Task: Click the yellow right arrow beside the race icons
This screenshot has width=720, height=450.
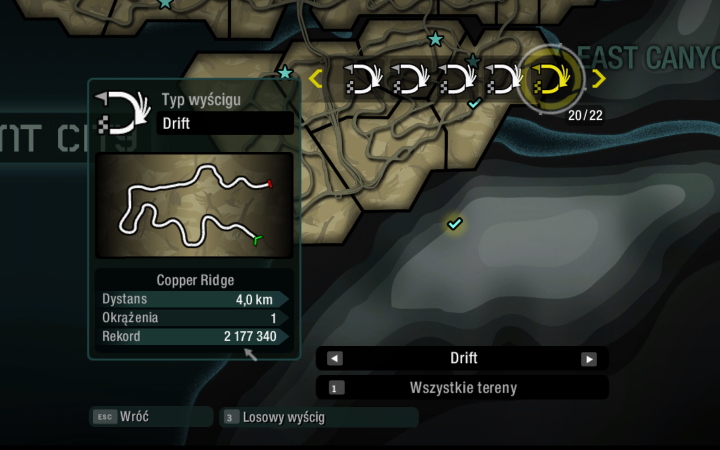Action: [x=598, y=78]
